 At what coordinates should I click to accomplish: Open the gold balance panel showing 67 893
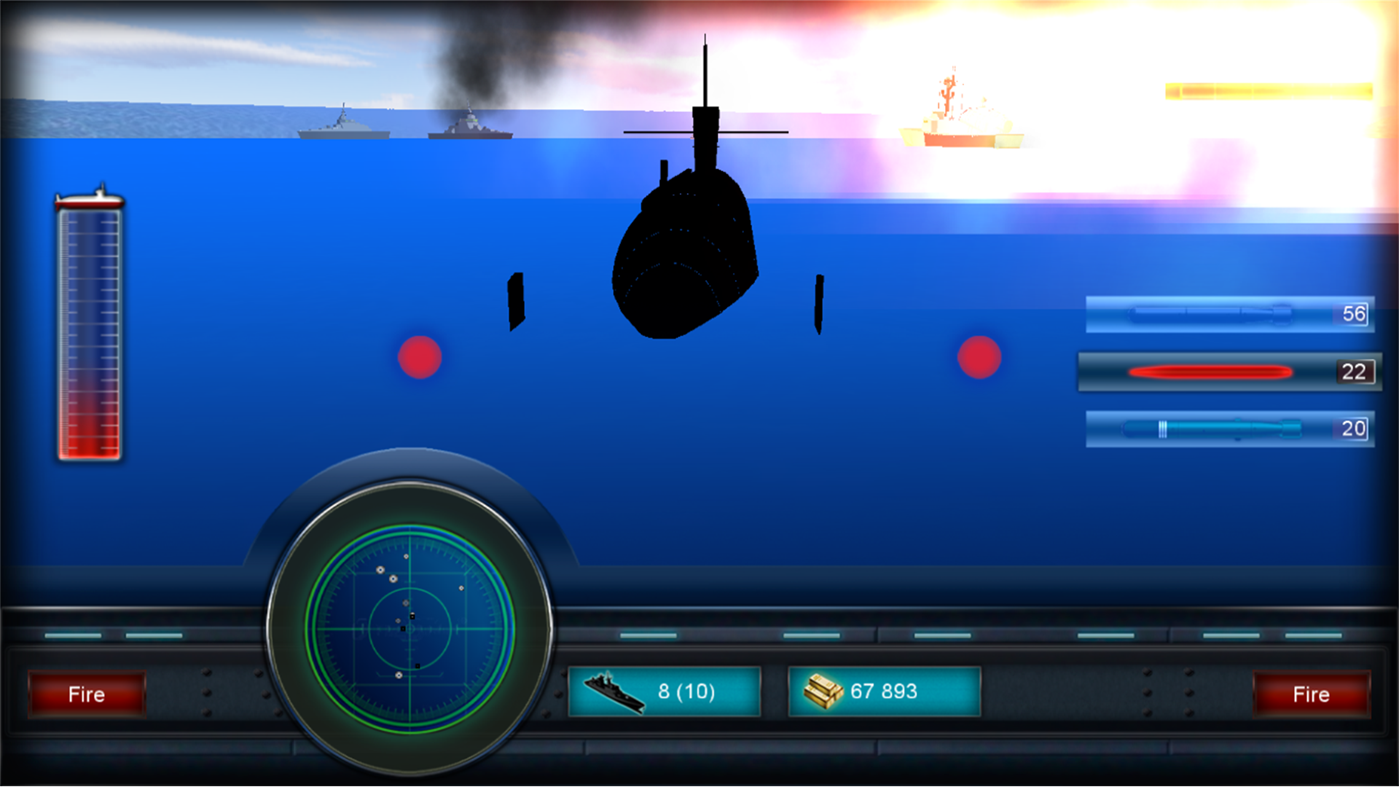point(884,690)
